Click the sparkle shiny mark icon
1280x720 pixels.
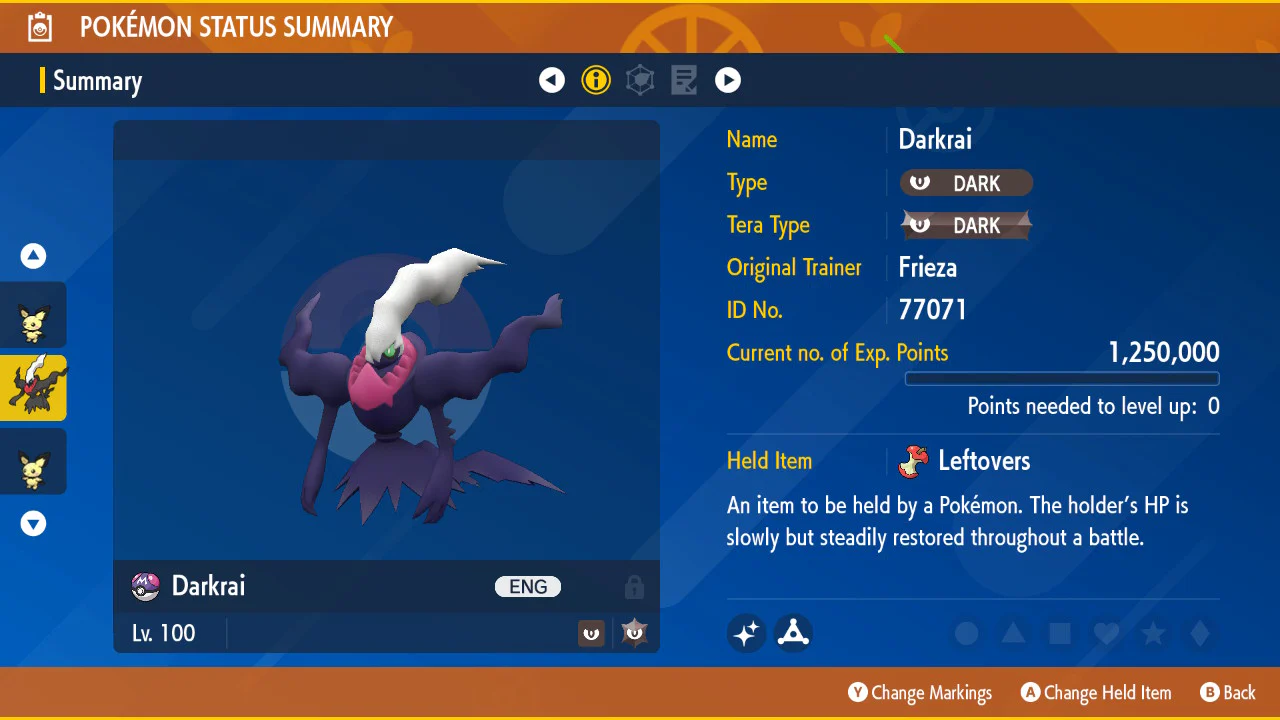pyautogui.click(x=747, y=632)
